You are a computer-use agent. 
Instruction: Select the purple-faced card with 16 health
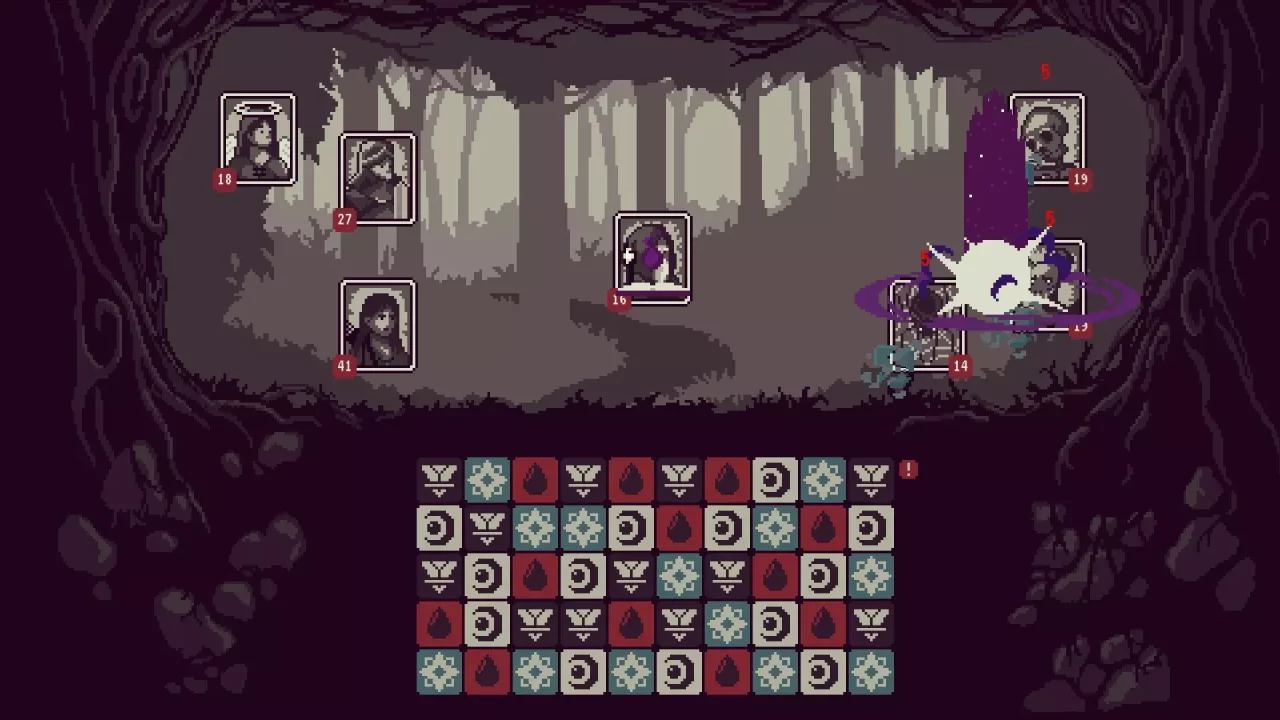tap(652, 256)
